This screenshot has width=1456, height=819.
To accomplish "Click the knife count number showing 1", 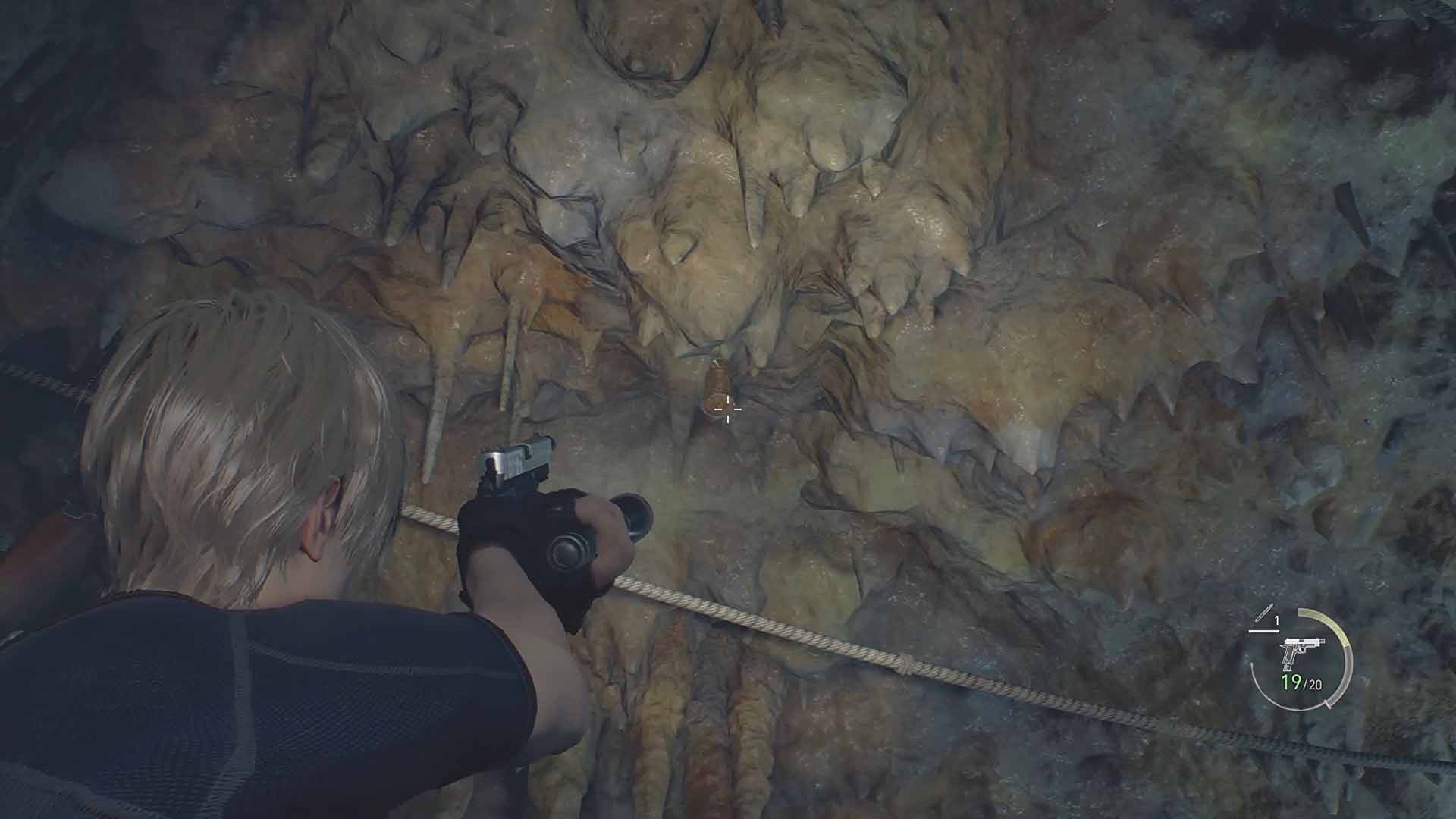I will pos(1276,620).
